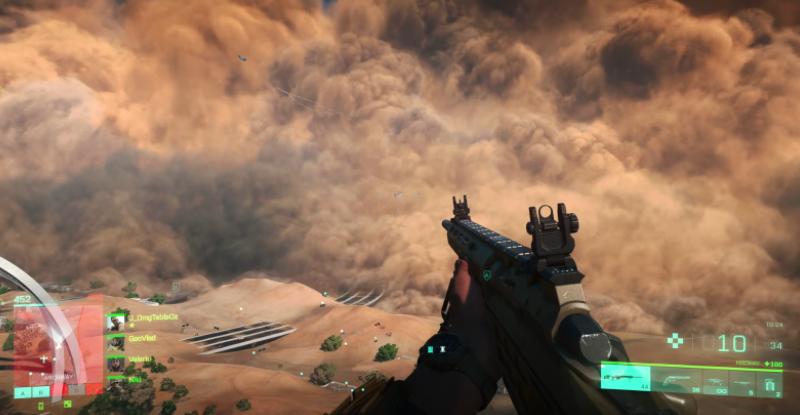
Task: Click the plus-shaped crosshair icon beside the ammo
Action: (676, 341)
